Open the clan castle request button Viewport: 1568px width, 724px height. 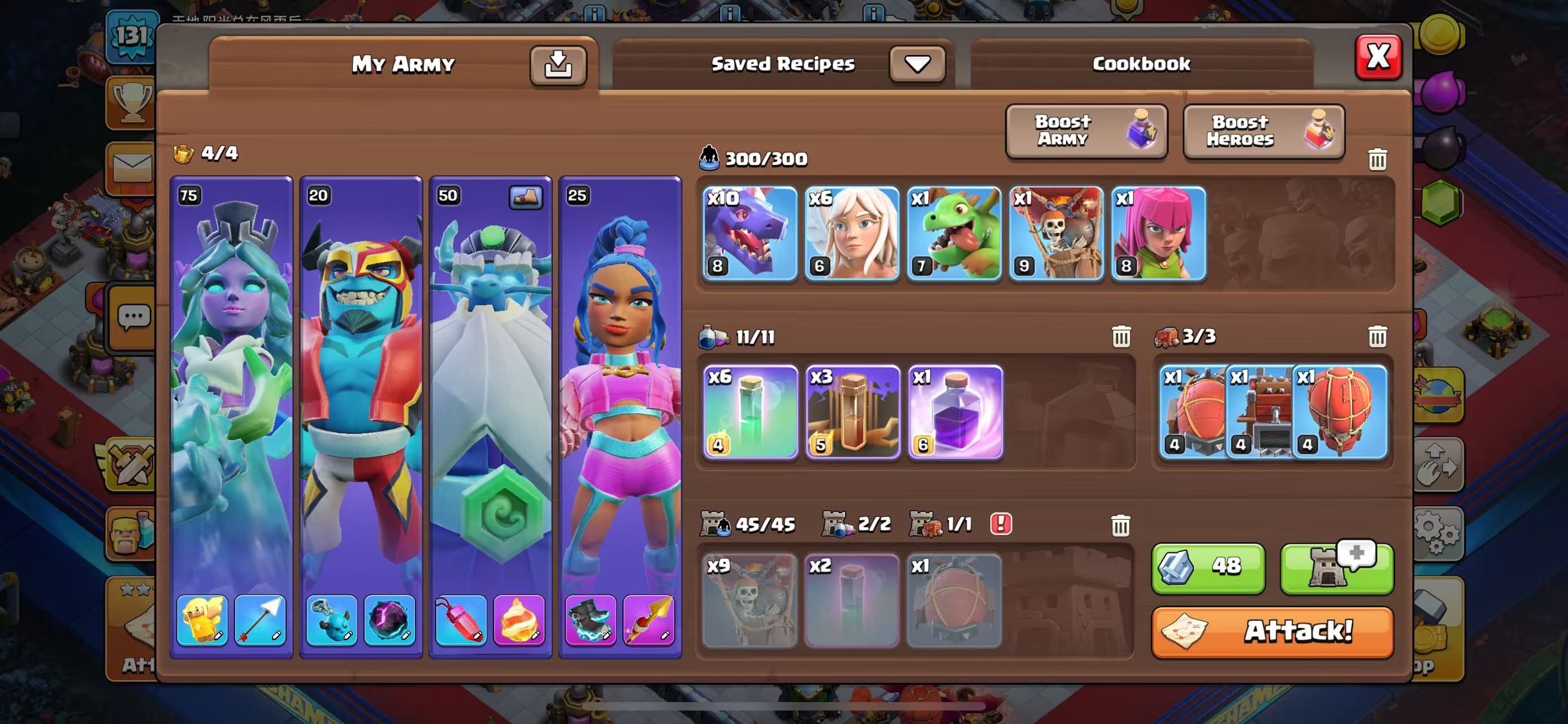point(1337,567)
